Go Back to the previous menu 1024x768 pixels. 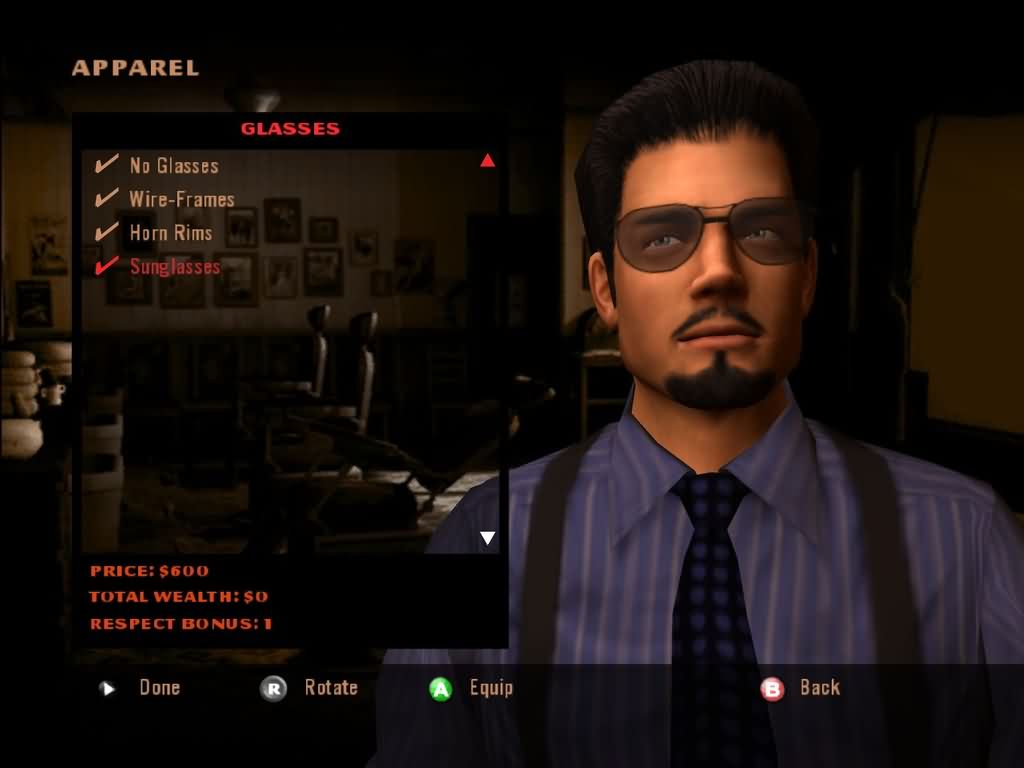[x=804, y=688]
